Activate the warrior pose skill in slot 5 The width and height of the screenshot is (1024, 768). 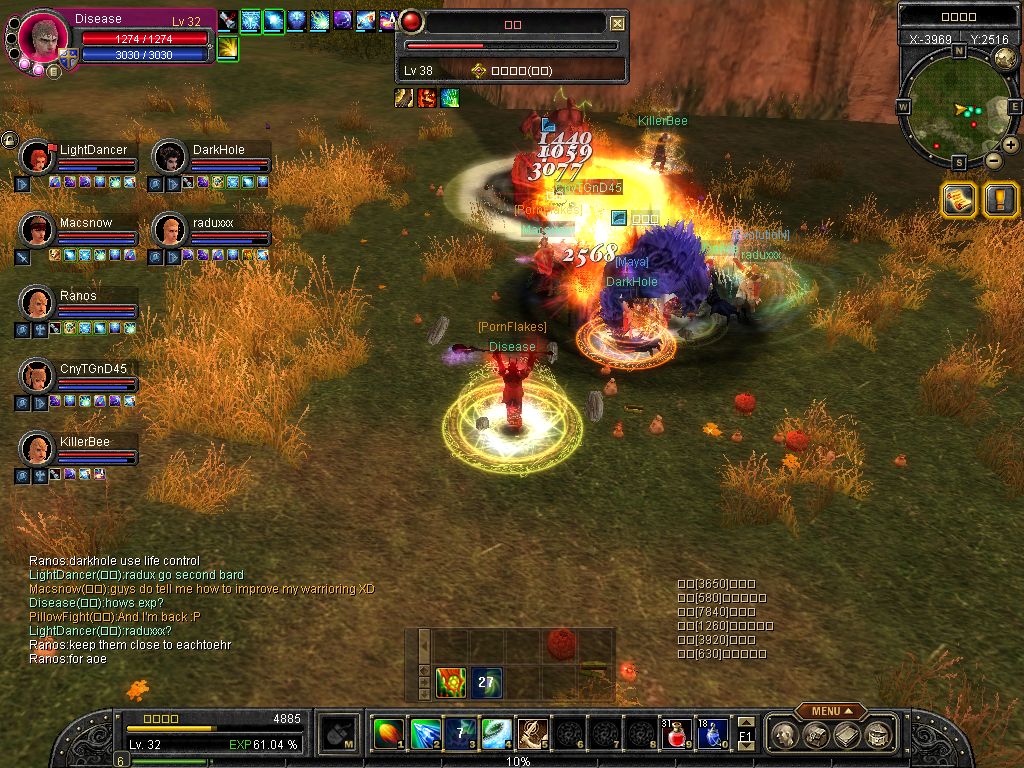coord(533,735)
